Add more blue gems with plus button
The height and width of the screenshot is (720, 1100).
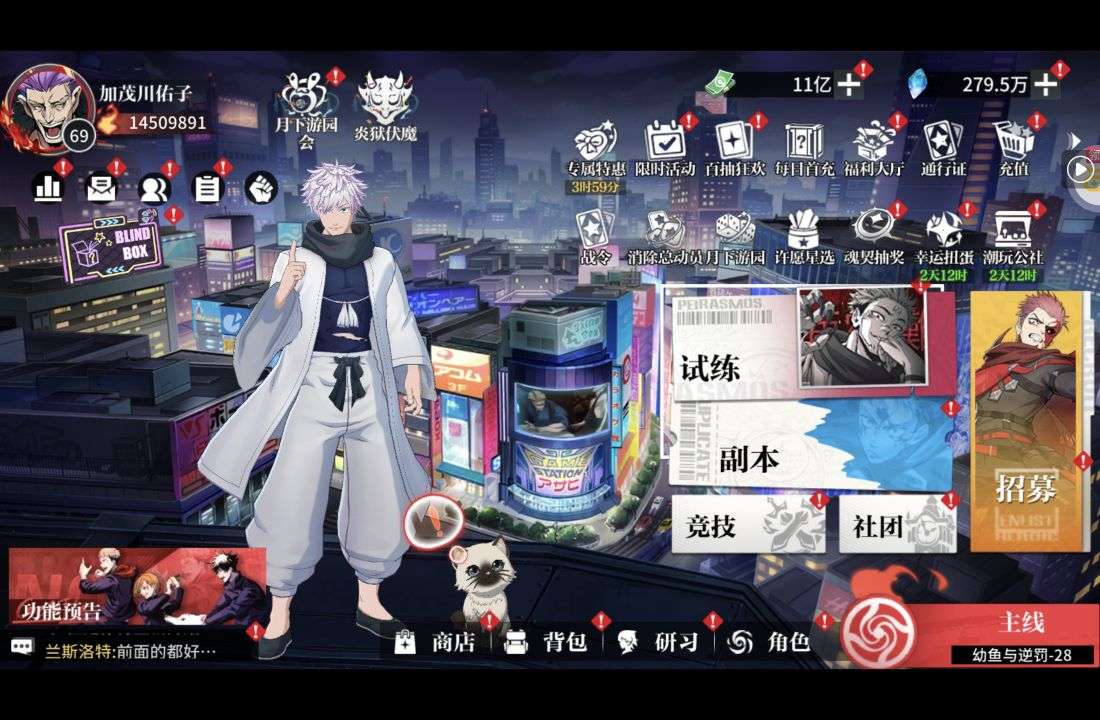(x=1045, y=85)
